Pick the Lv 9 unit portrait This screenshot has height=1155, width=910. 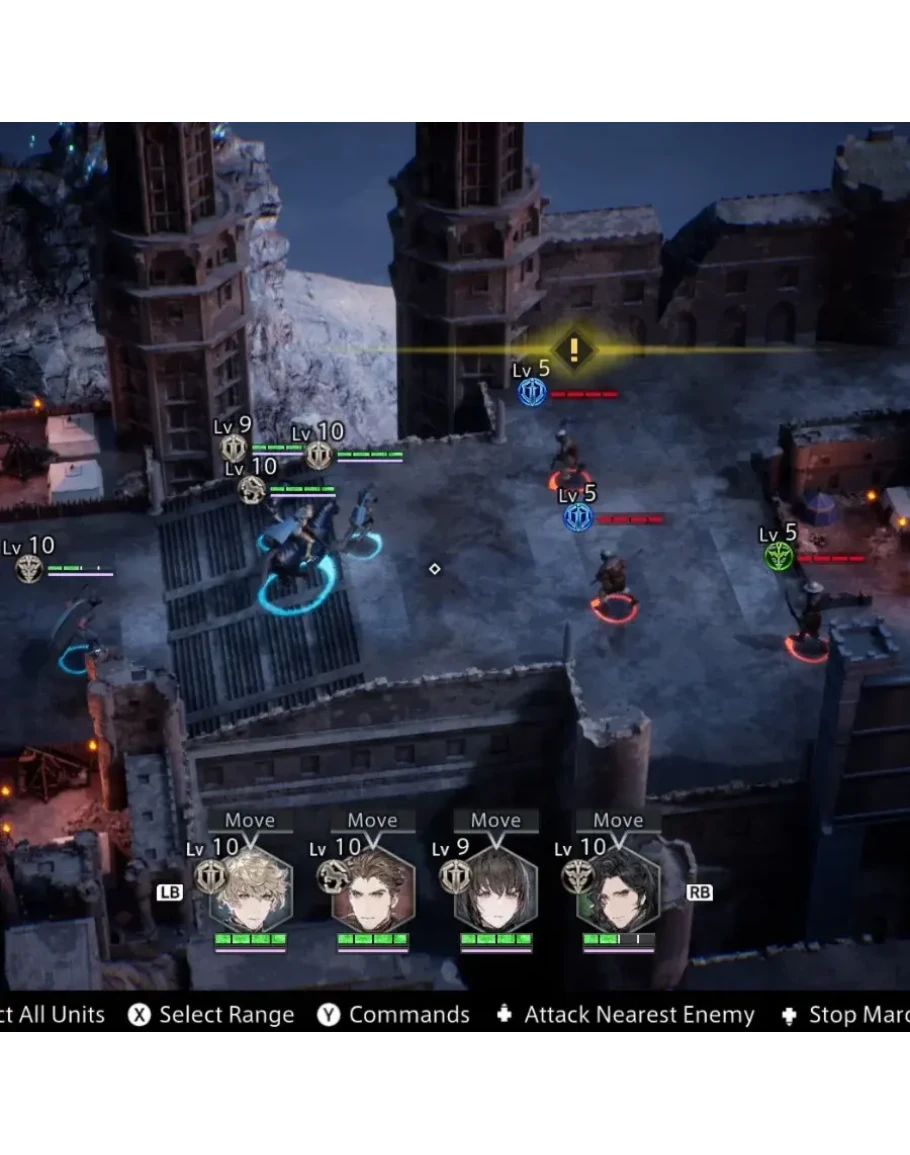[496, 890]
